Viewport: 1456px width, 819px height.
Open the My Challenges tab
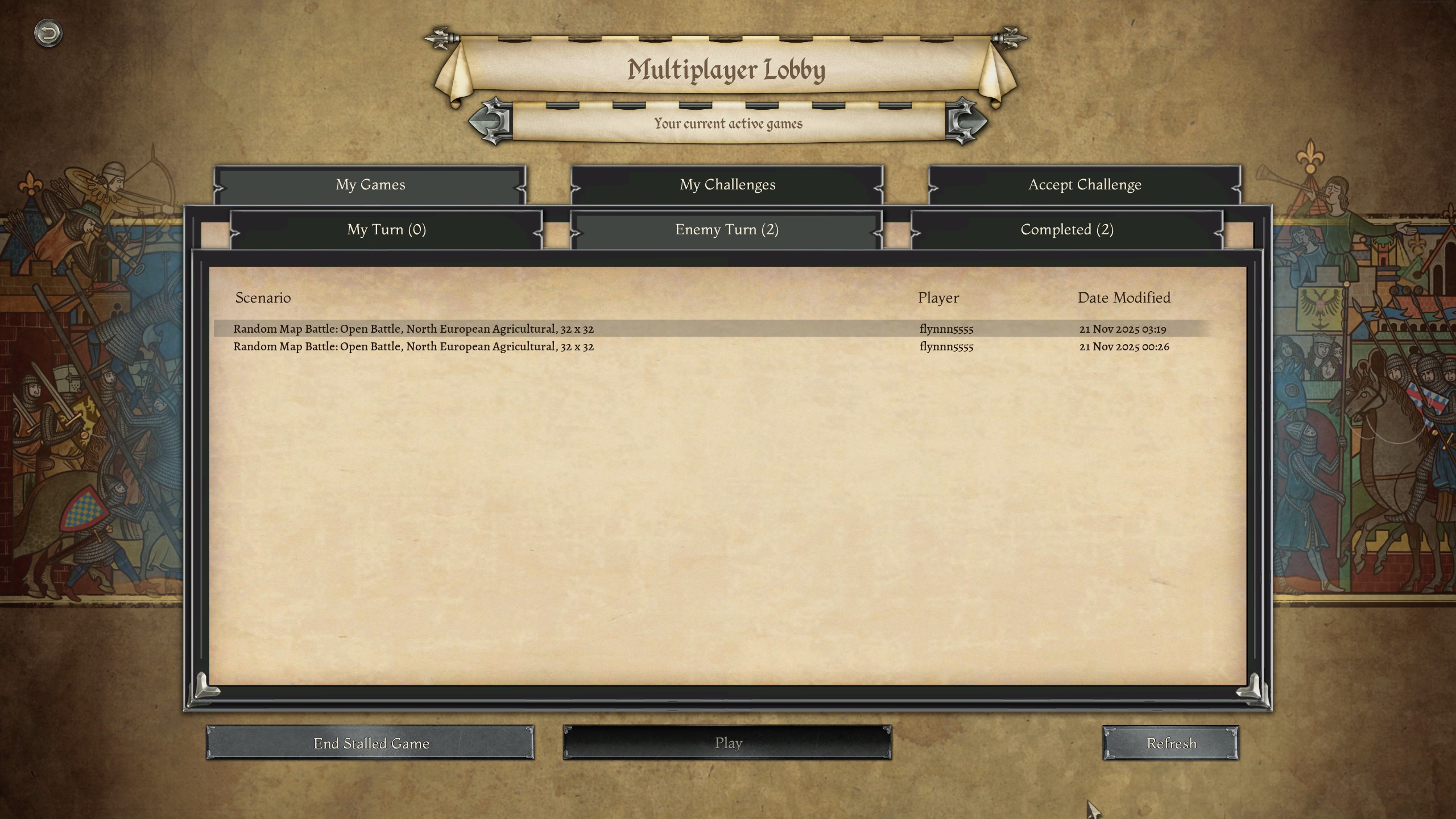(x=727, y=185)
